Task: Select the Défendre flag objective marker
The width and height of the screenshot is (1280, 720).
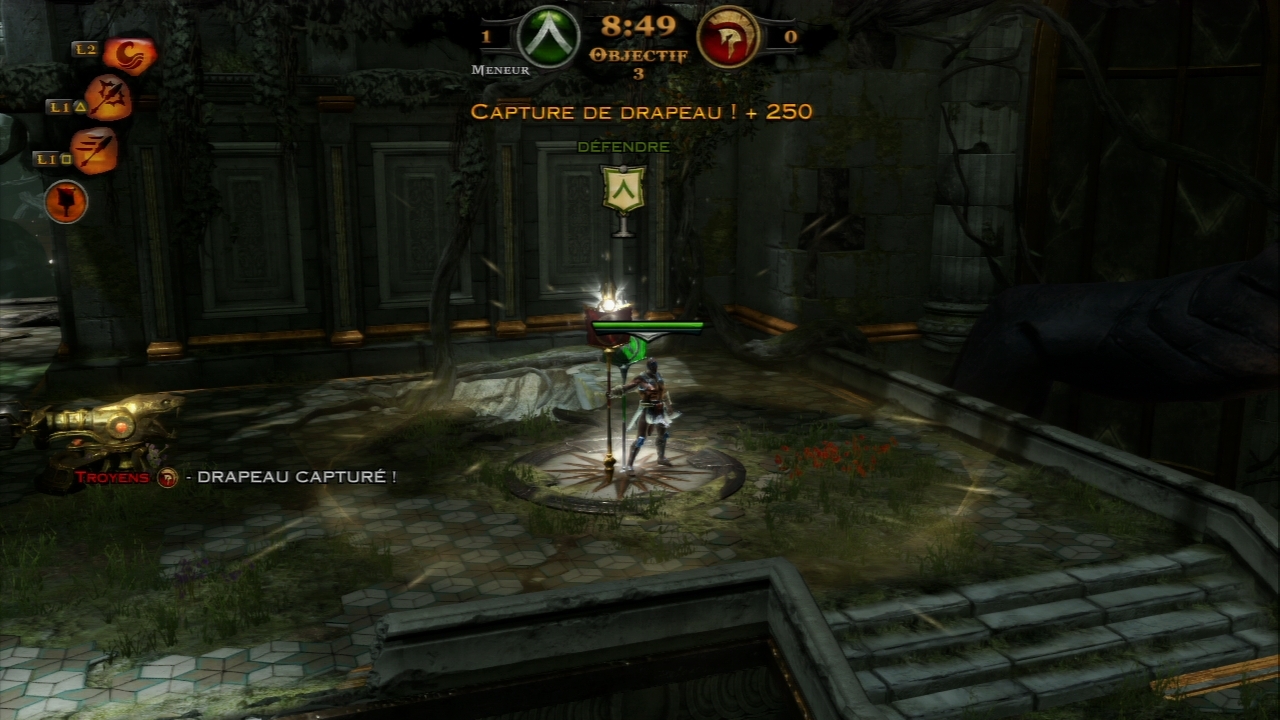Action: [623, 190]
